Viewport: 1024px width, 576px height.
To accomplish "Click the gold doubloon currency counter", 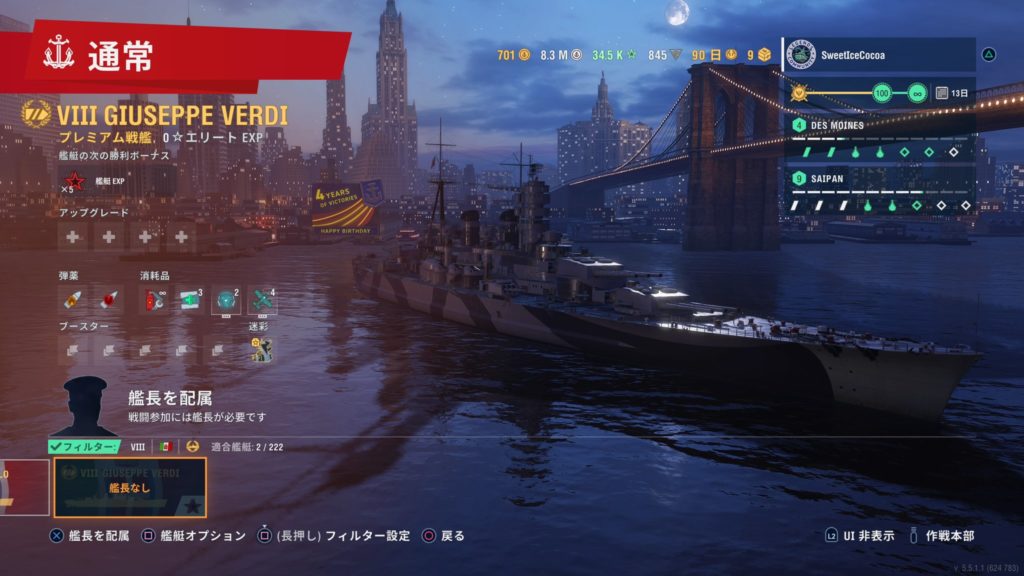I will click(514, 54).
